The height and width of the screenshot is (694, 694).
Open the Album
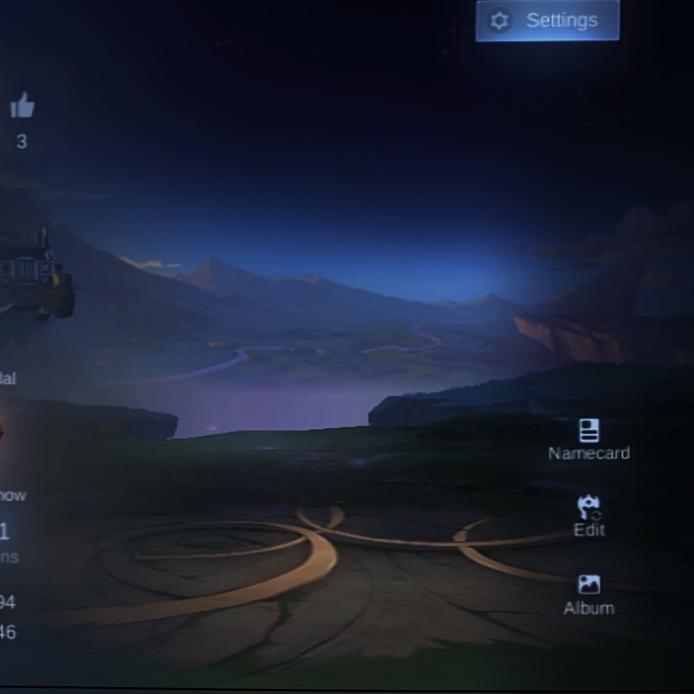(589, 594)
